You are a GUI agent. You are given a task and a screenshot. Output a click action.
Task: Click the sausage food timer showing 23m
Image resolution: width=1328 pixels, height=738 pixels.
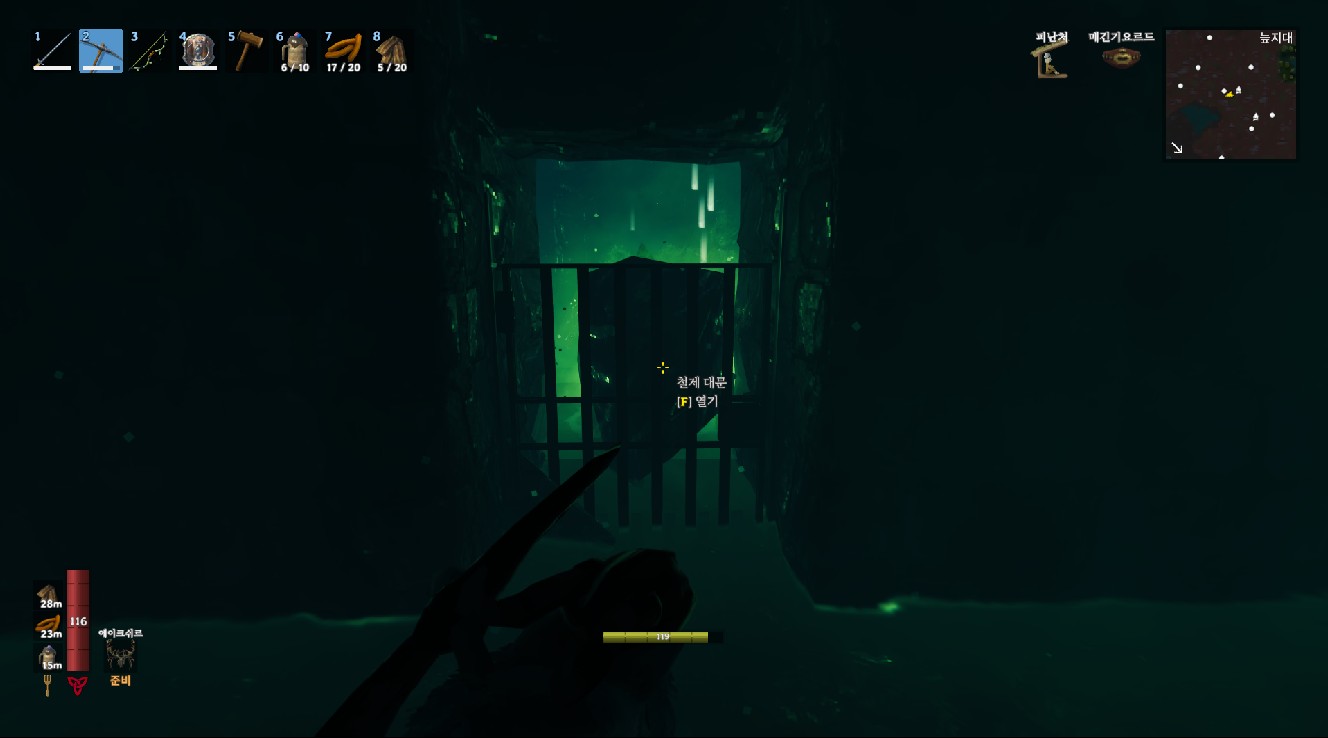(x=49, y=626)
